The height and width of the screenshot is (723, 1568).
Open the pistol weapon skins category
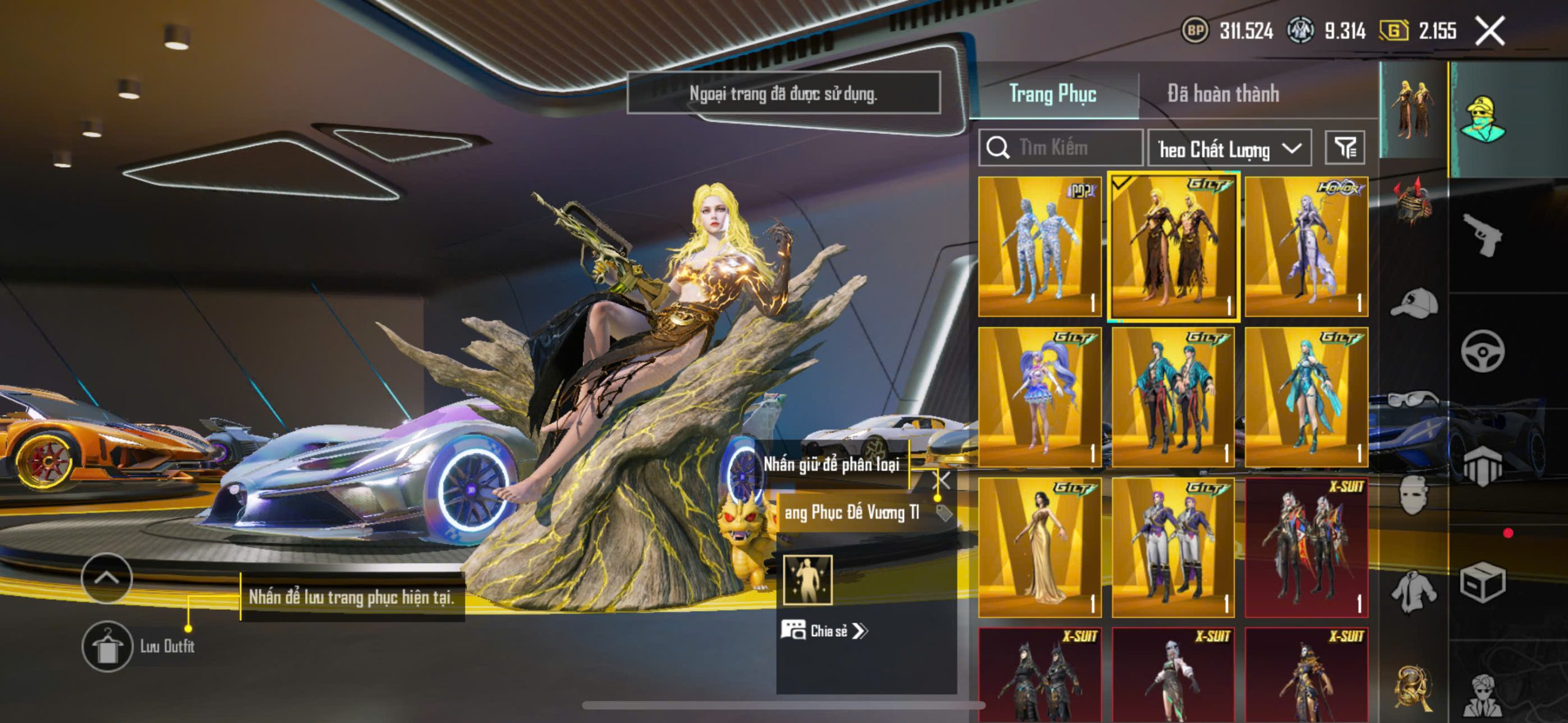coord(1482,234)
